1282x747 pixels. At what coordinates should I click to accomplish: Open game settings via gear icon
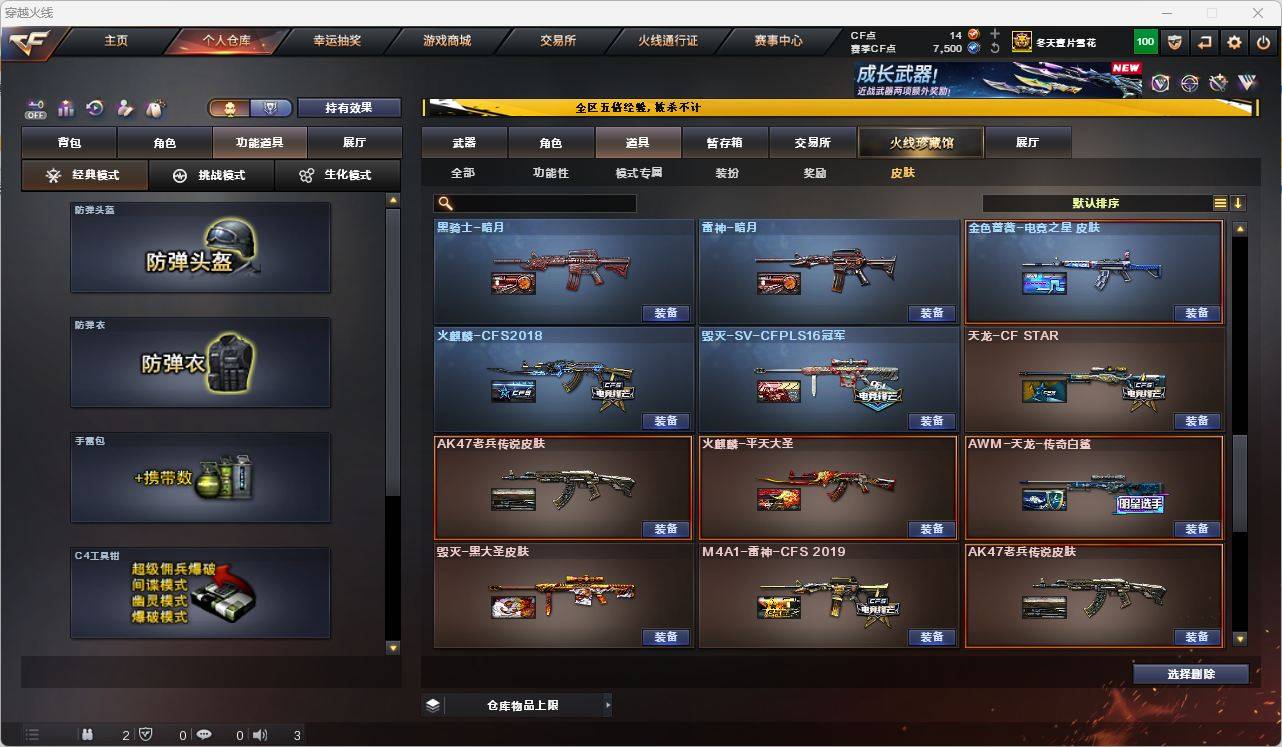[x=1233, y=41]
